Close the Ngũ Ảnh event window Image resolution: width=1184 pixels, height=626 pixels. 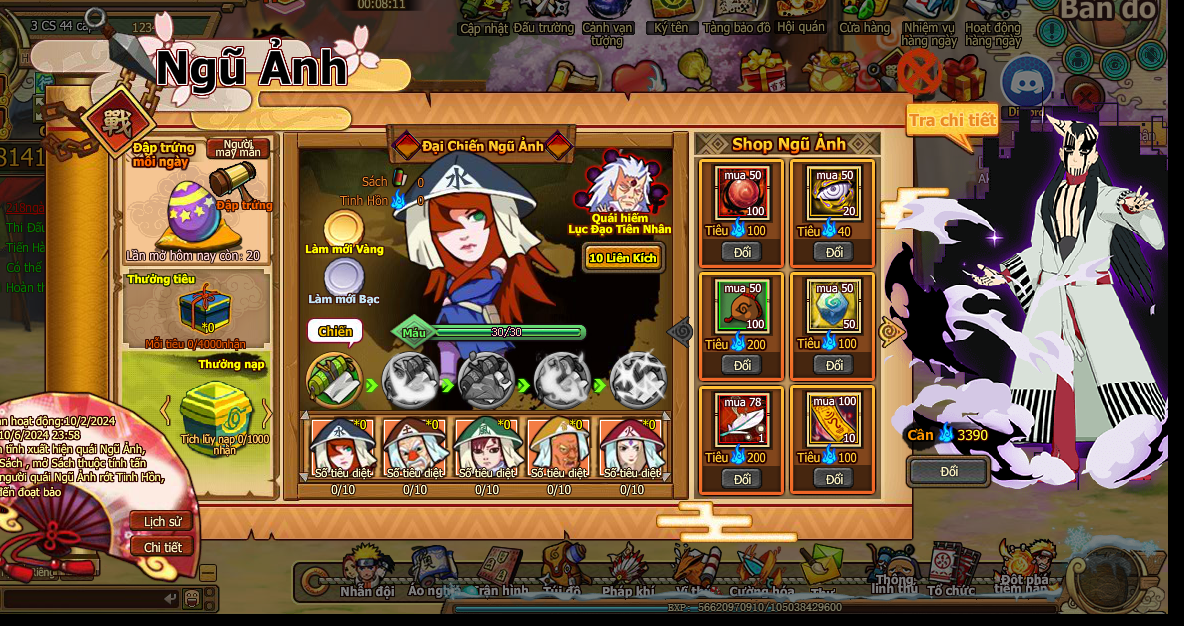(920, 72)
